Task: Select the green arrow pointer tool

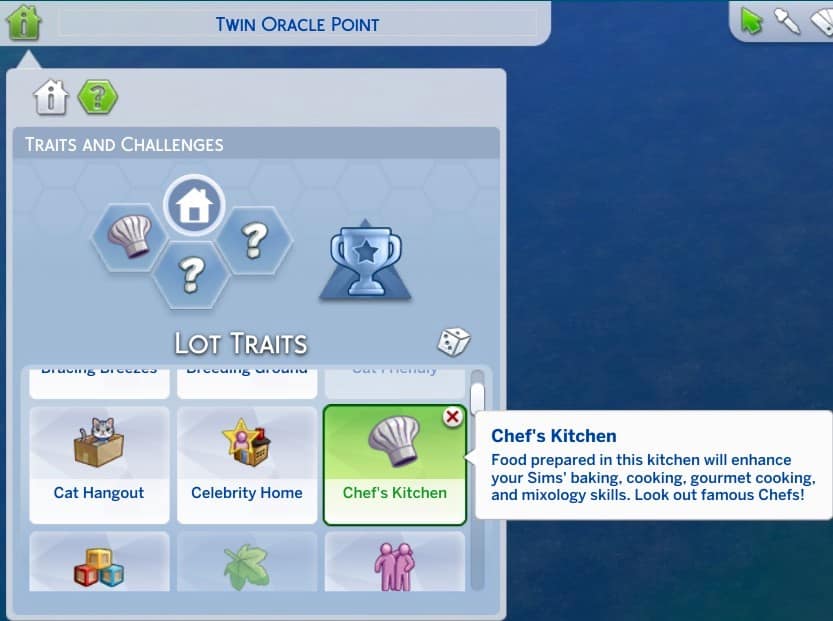Action: tap(752, 21)
